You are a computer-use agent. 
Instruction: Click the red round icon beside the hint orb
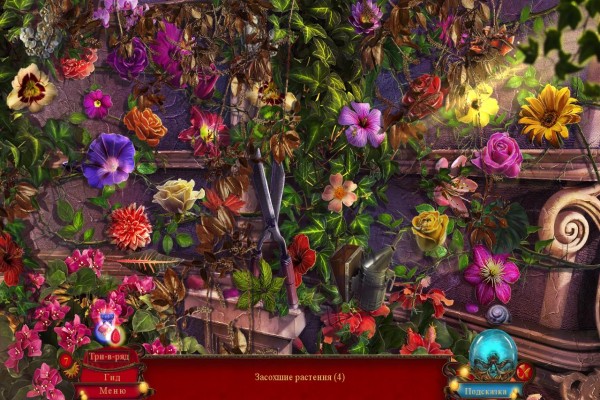[523, 374]
